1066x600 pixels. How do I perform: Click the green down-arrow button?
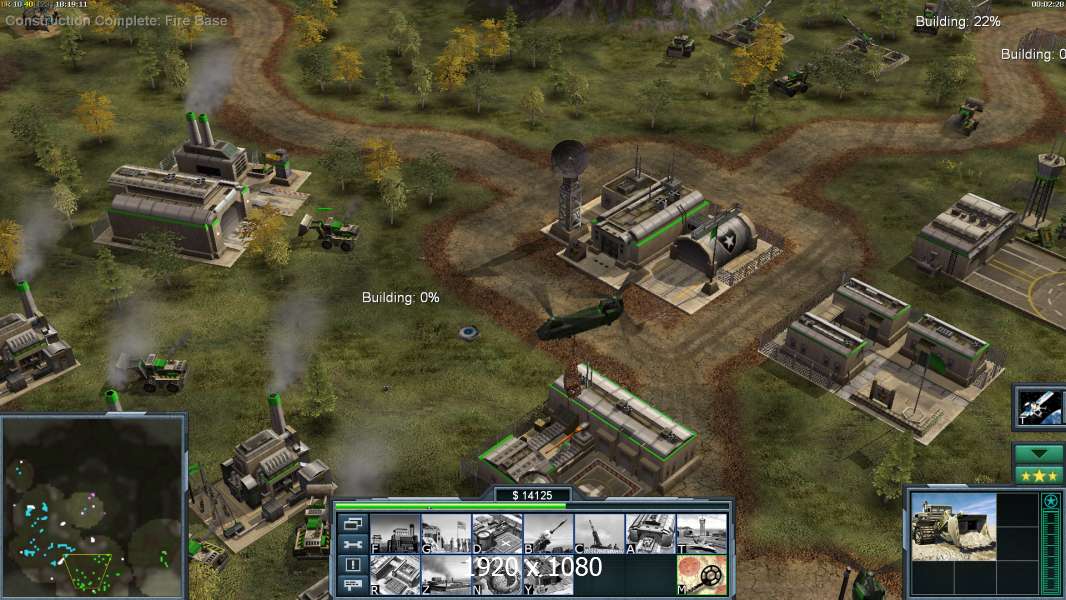1038,453
